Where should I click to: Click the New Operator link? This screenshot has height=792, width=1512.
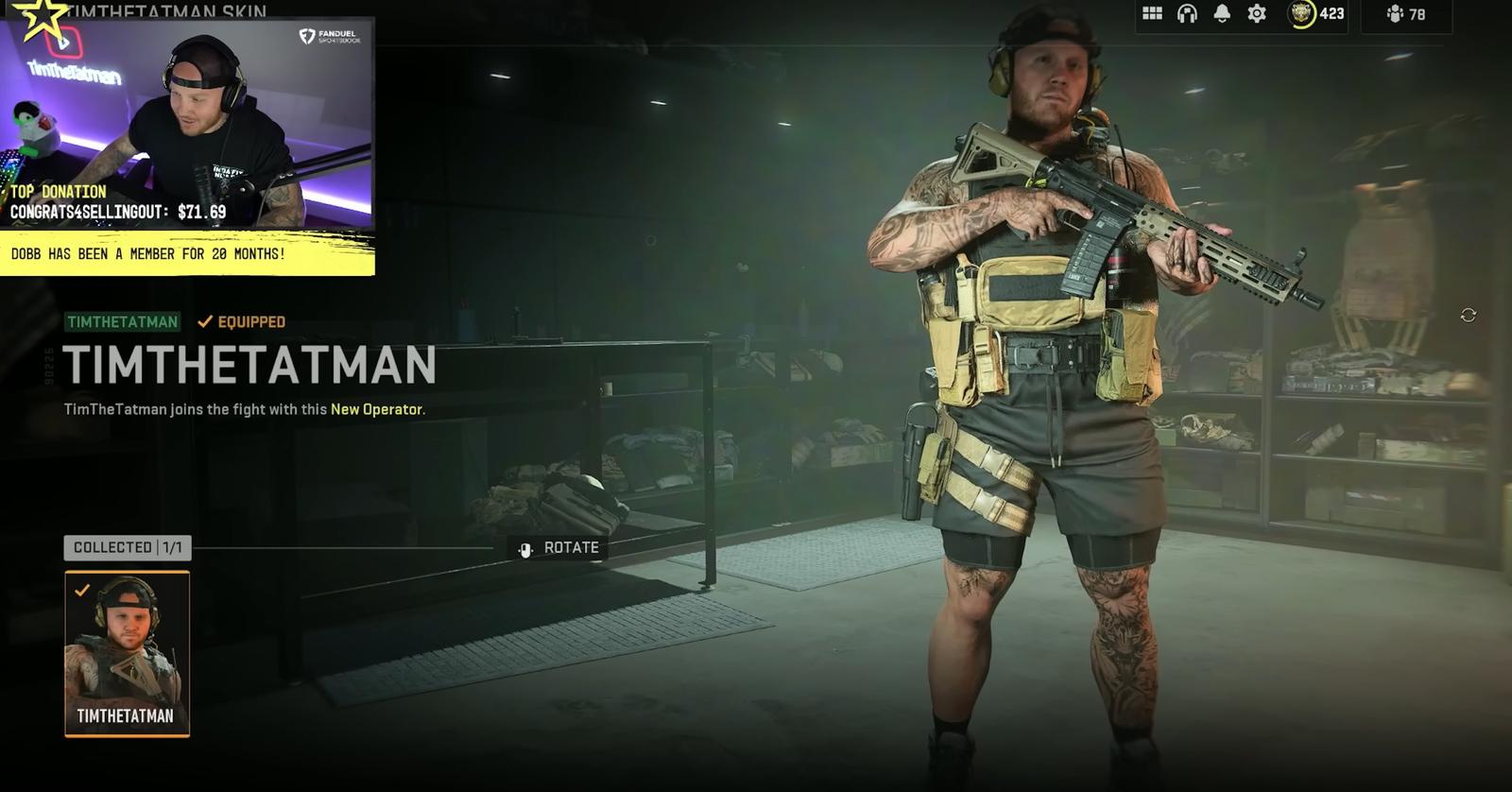(x=377, y=411)
